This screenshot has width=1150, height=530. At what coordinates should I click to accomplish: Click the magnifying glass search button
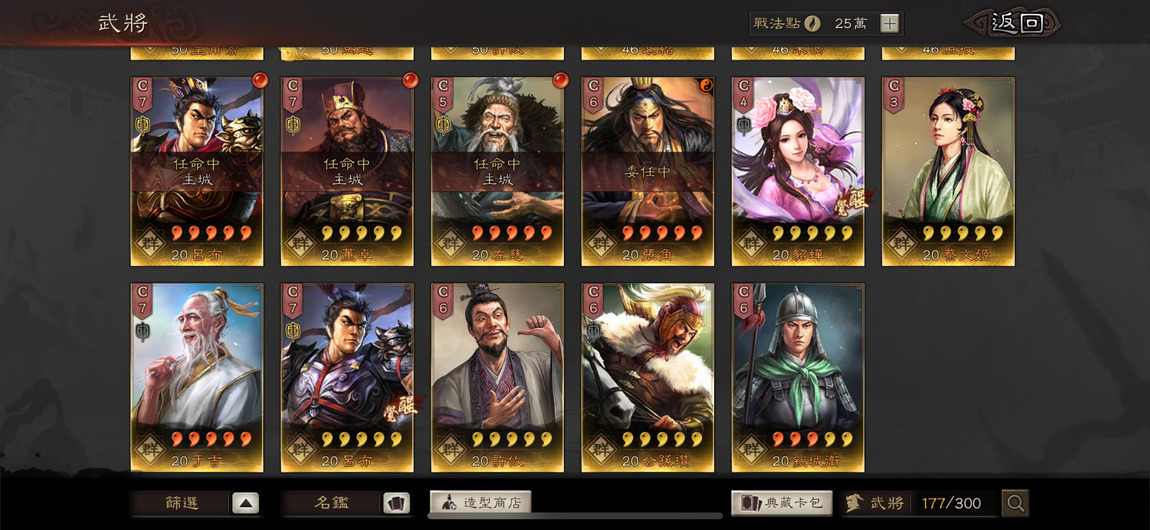1015,503
